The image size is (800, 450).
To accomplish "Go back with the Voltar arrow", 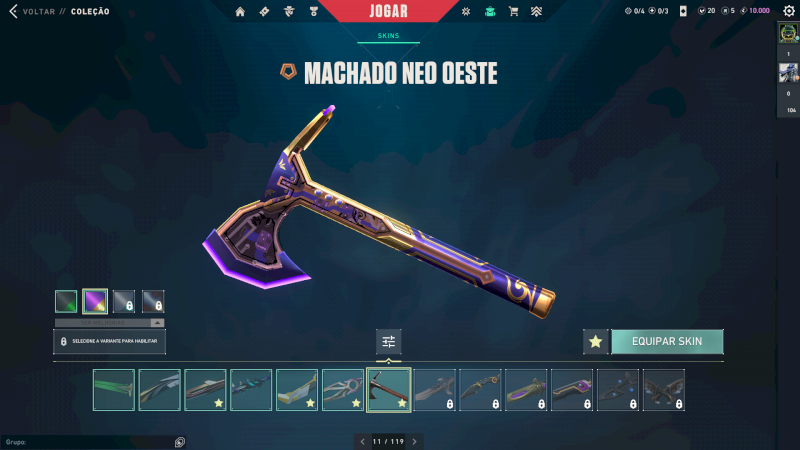I will 13,12.
